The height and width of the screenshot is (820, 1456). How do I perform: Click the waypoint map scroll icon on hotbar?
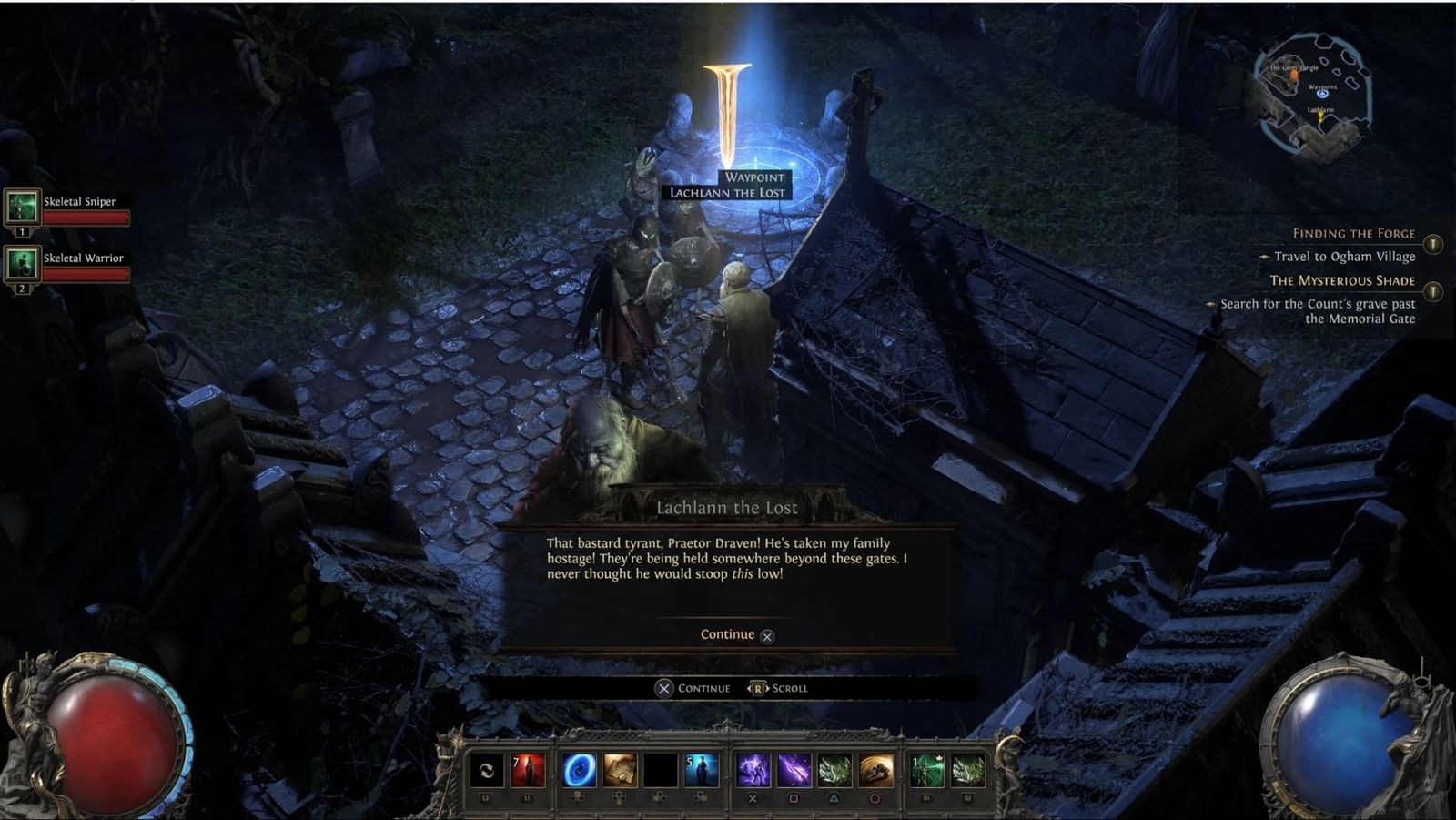(621, 772)
